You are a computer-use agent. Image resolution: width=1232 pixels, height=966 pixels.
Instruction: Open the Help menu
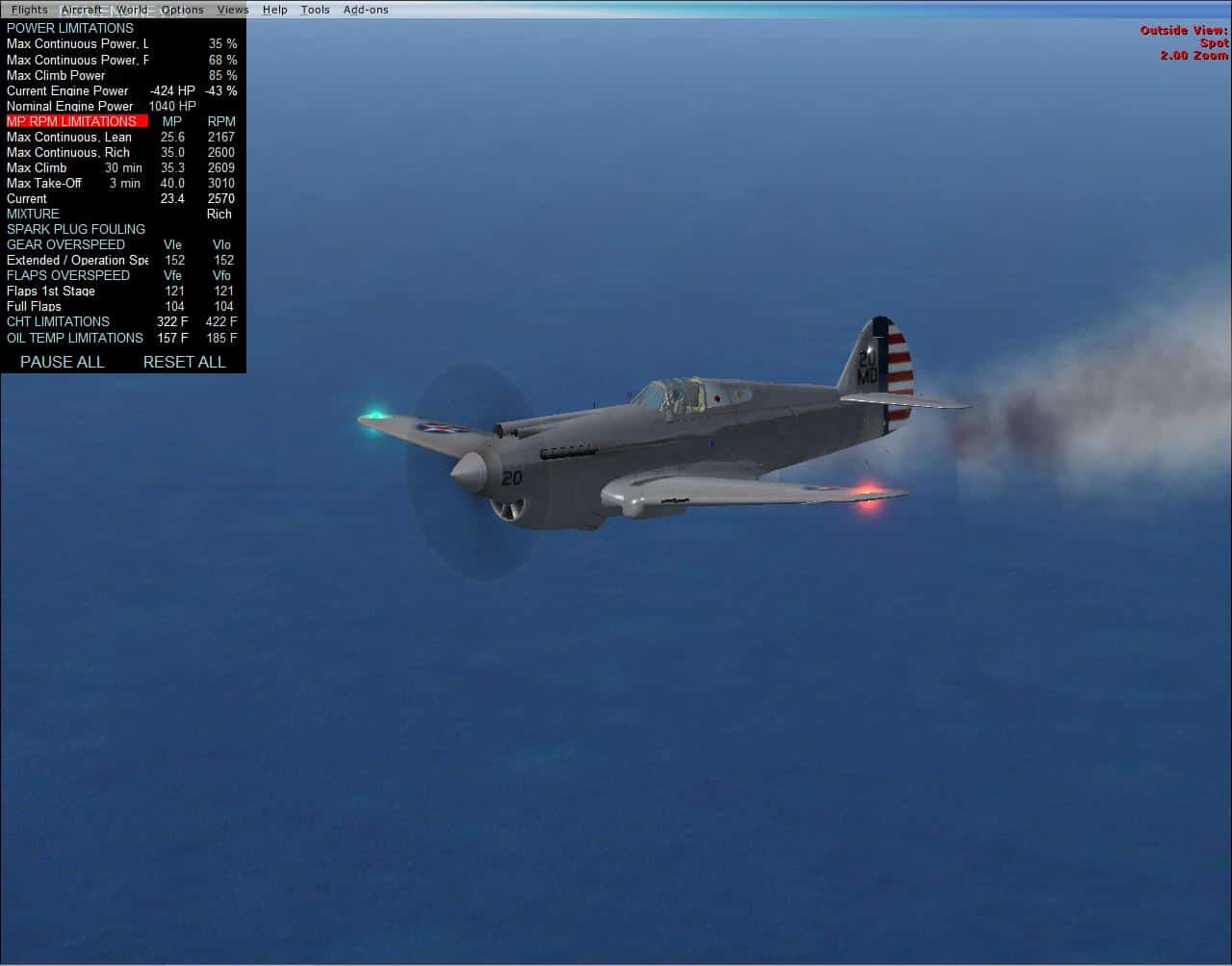tap(274, 10)
